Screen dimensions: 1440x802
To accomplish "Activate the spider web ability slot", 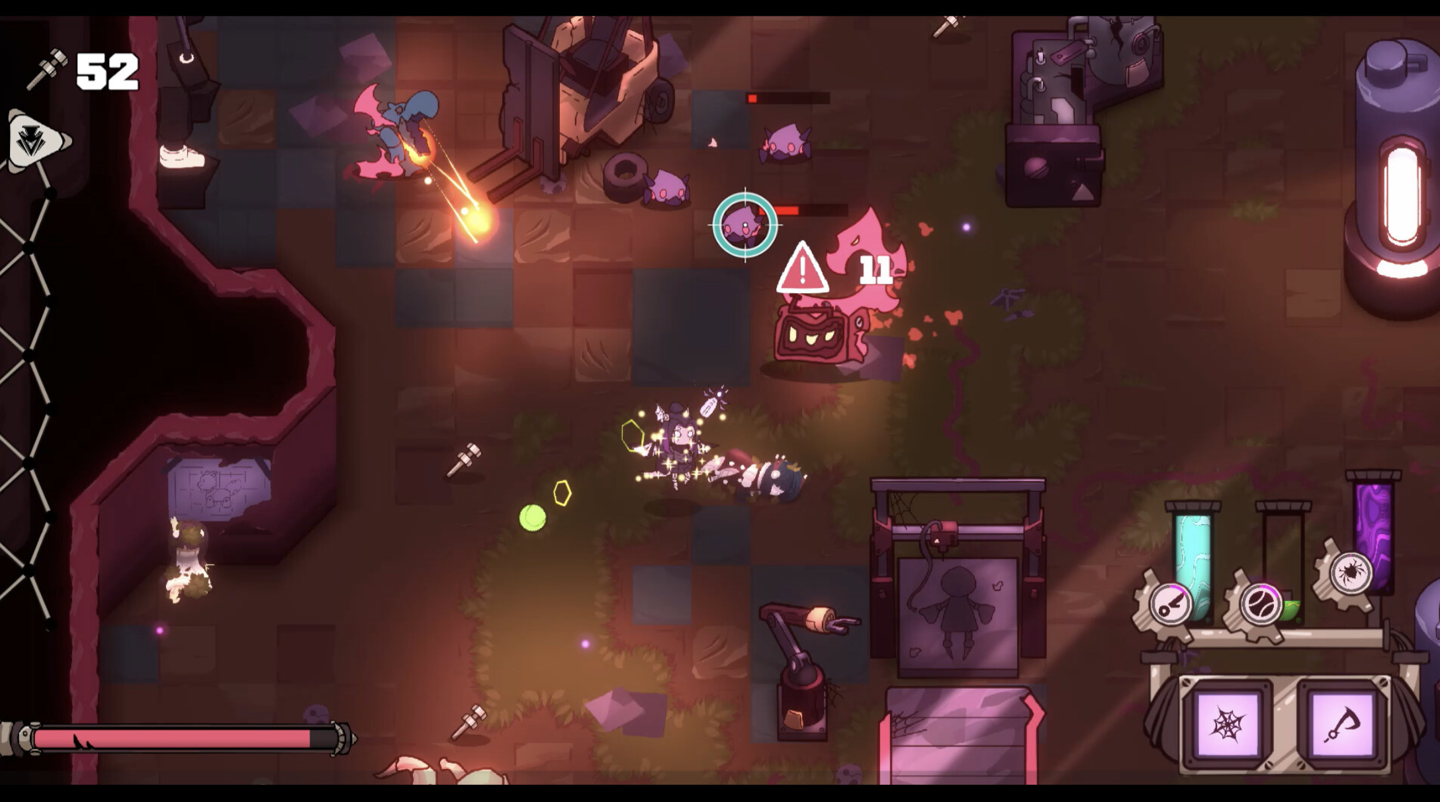I will coord(1227,724).
